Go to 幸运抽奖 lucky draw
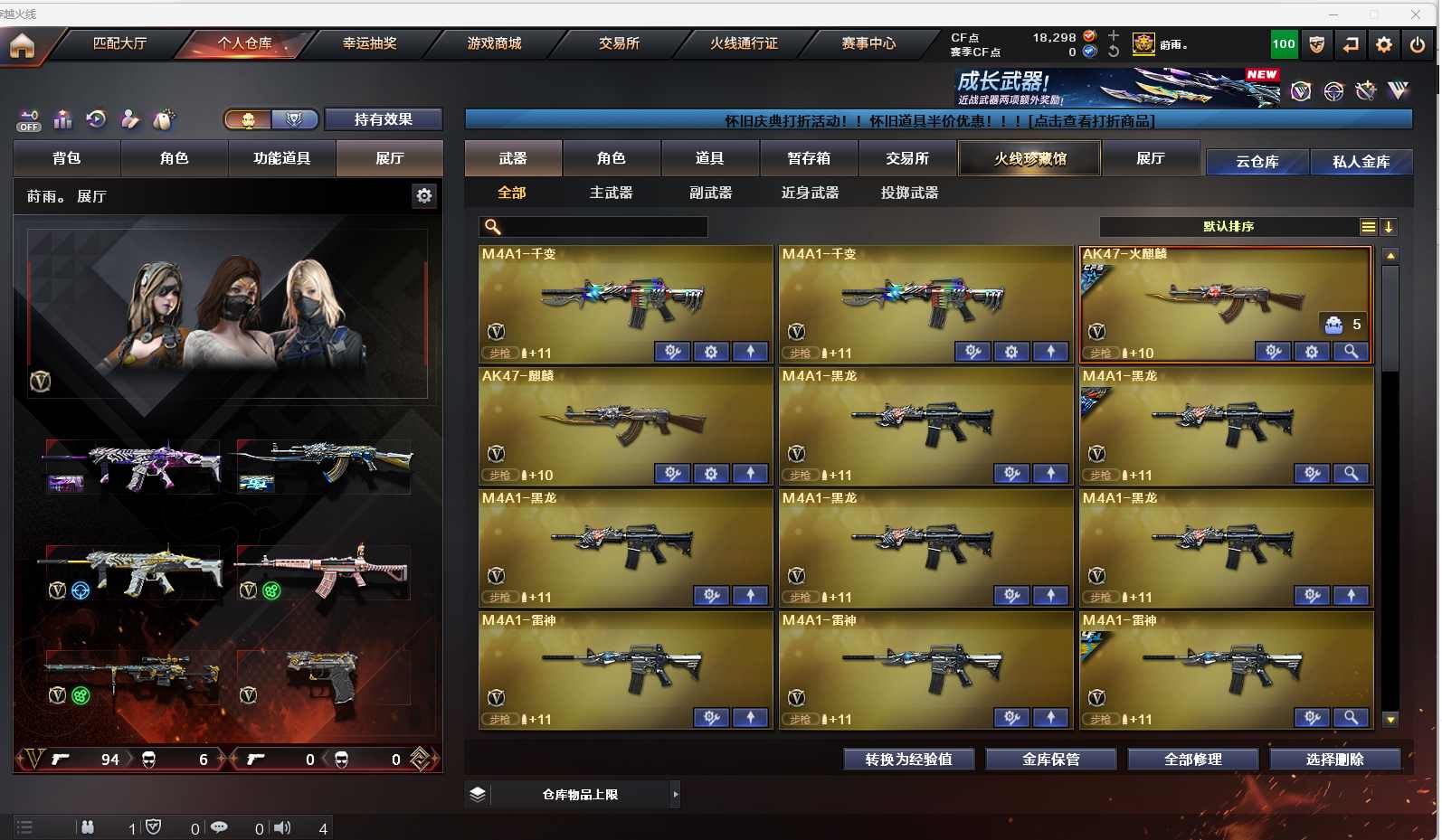Viewport: 1442px width, 840px height. click(369, 43)
